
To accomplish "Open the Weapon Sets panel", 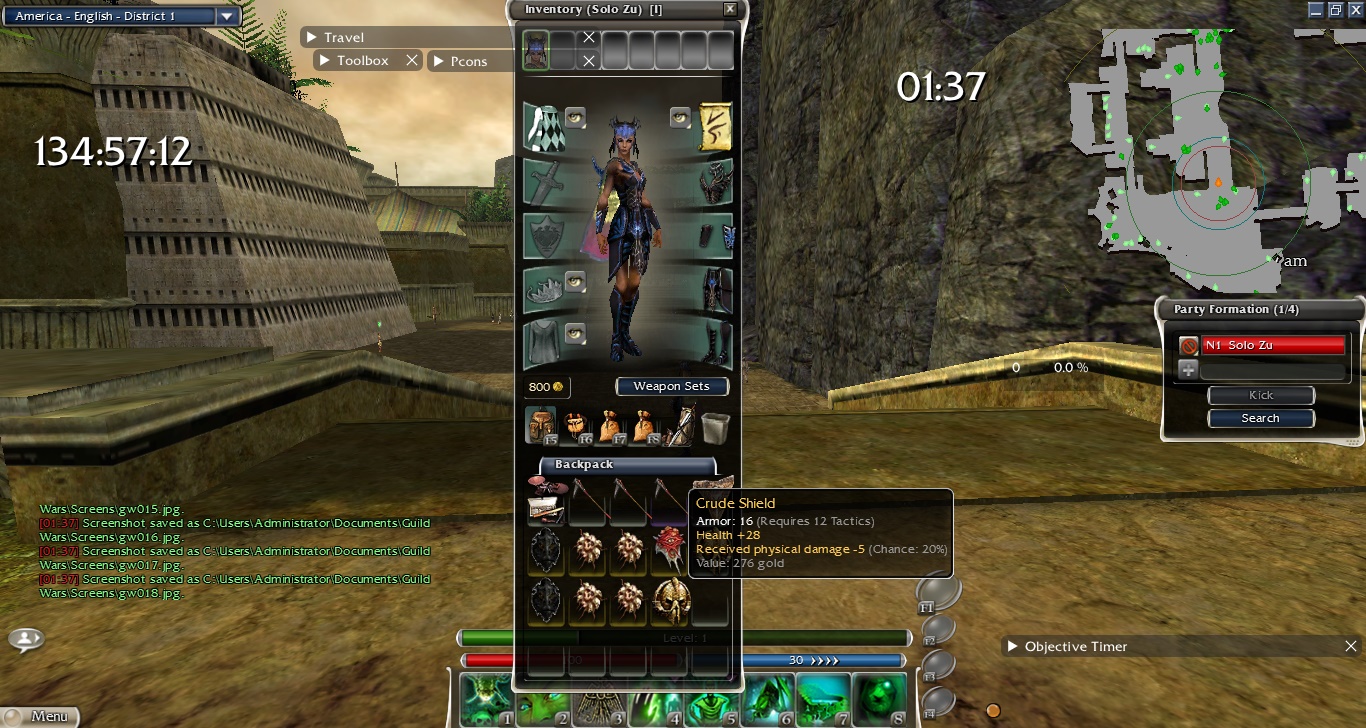I will 671,386.
